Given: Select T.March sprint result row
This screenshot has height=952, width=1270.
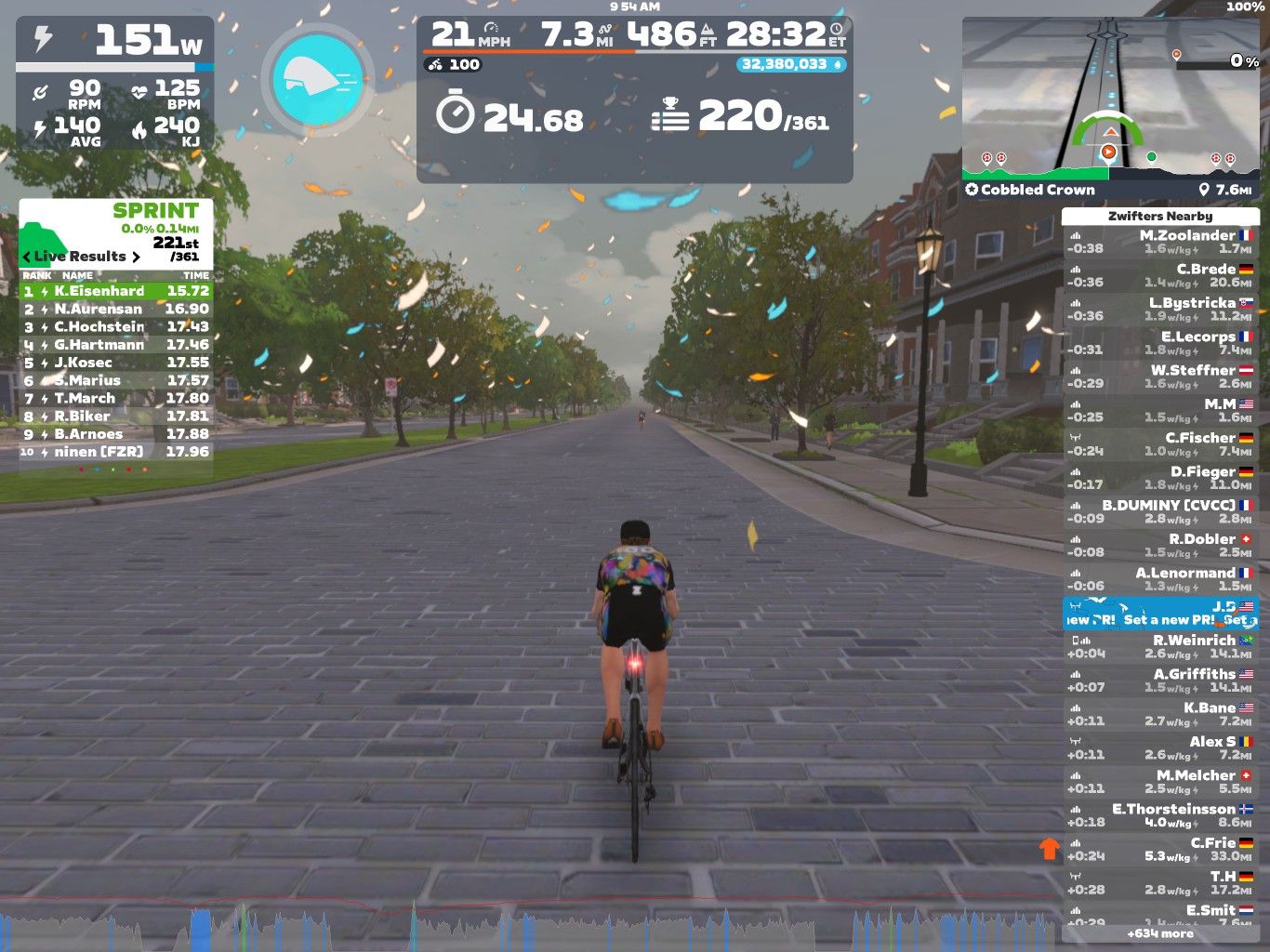Looking at the screenshot, I should click(116, 398).
